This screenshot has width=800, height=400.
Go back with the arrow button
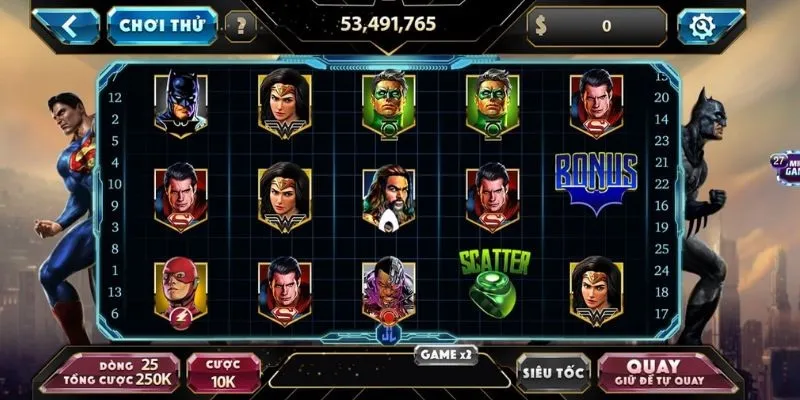69,26
